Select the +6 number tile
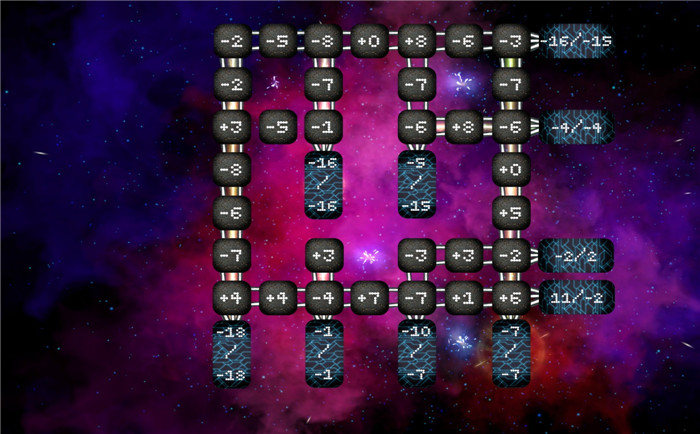The image size is (700, 434). 510,297
